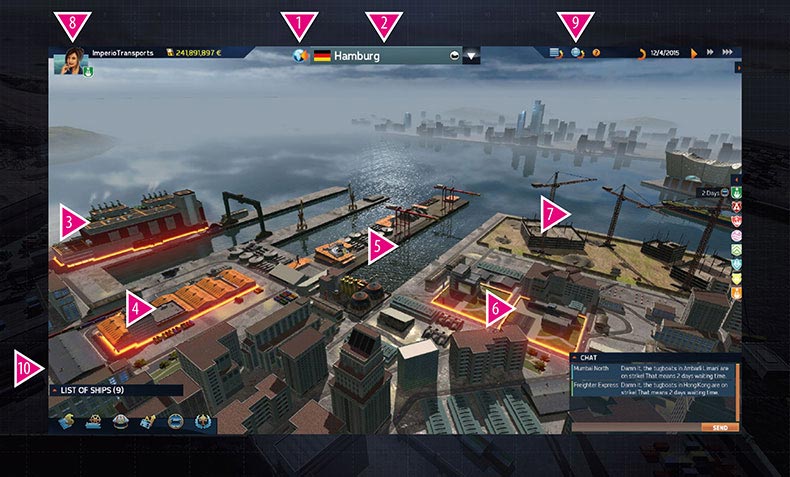
Task: Open the player avatar profile
Action: coord(73,61)
